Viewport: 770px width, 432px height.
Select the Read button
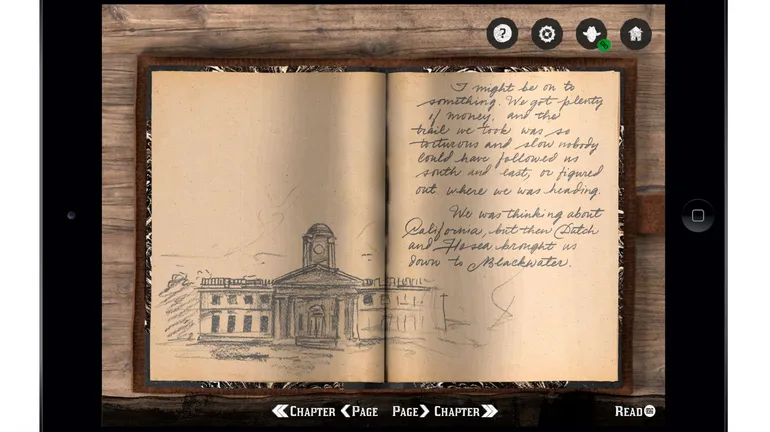click(635, 411)
